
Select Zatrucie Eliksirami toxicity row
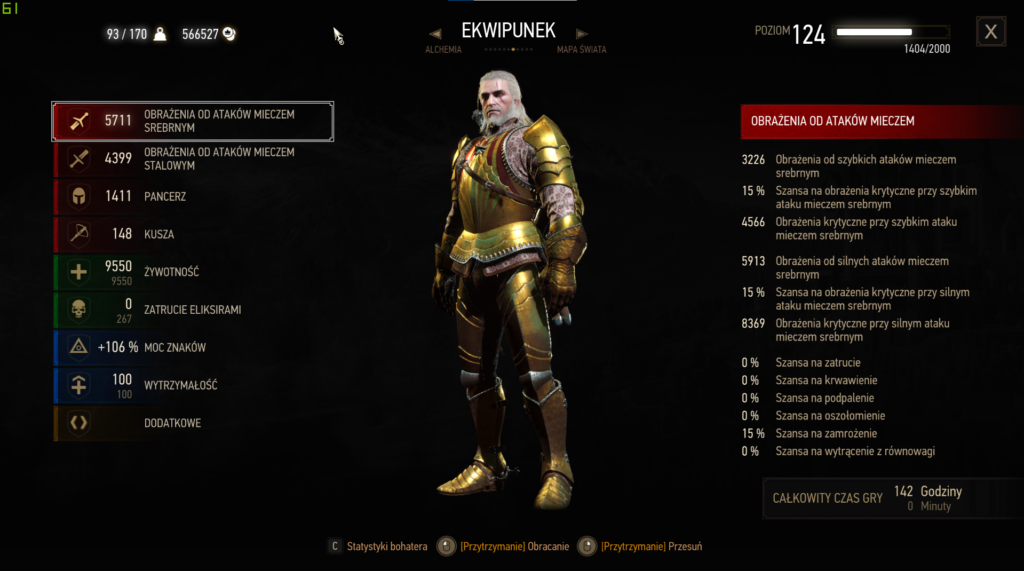(192, 310)
